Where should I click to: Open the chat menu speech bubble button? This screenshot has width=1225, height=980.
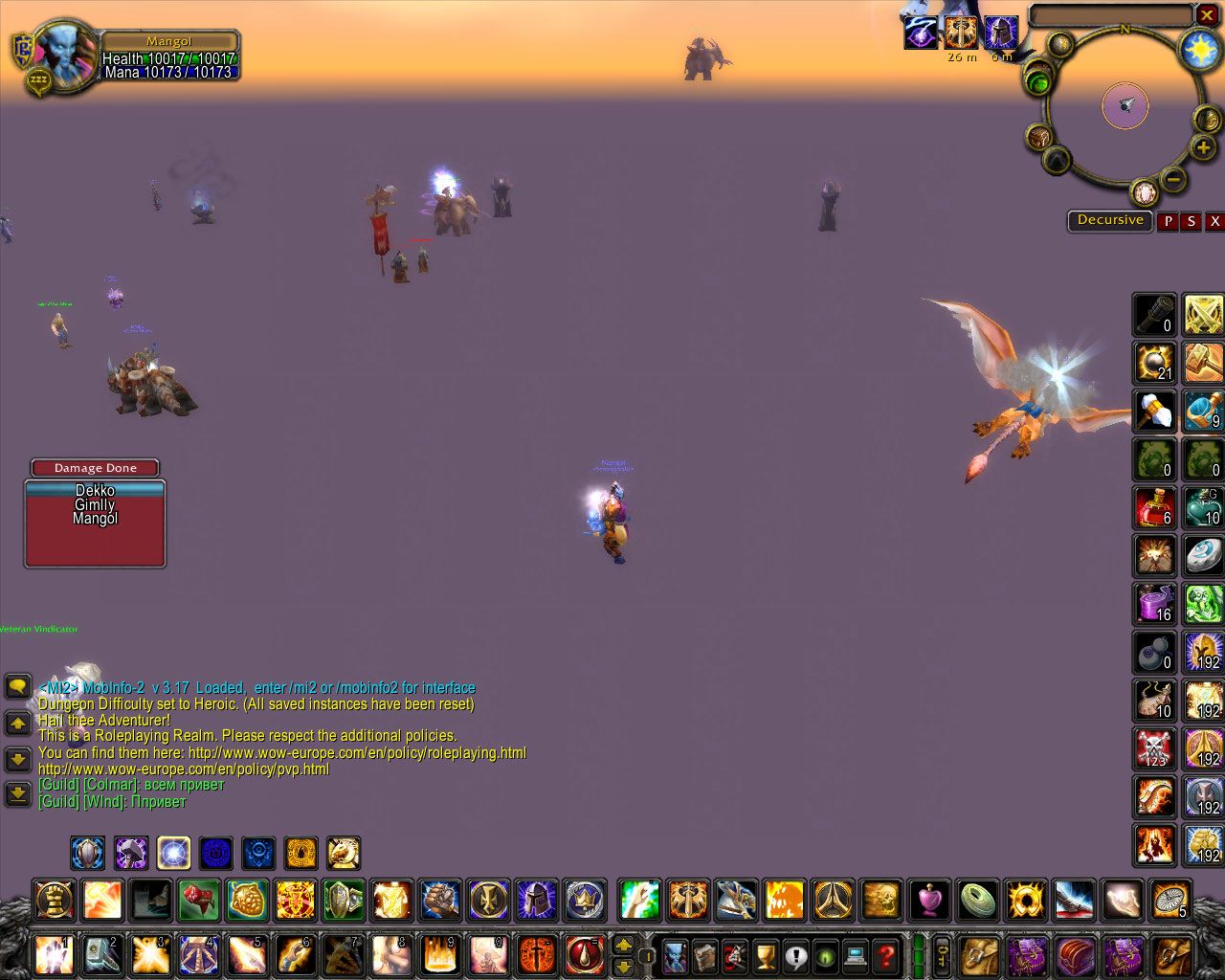pyautogui.click(x=17, y=685)
